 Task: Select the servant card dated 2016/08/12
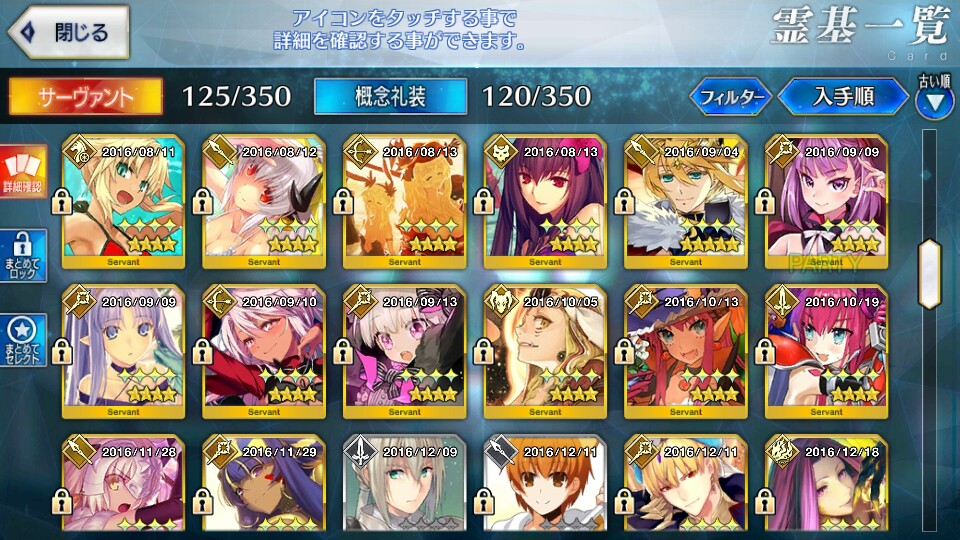tap(264, 200)
